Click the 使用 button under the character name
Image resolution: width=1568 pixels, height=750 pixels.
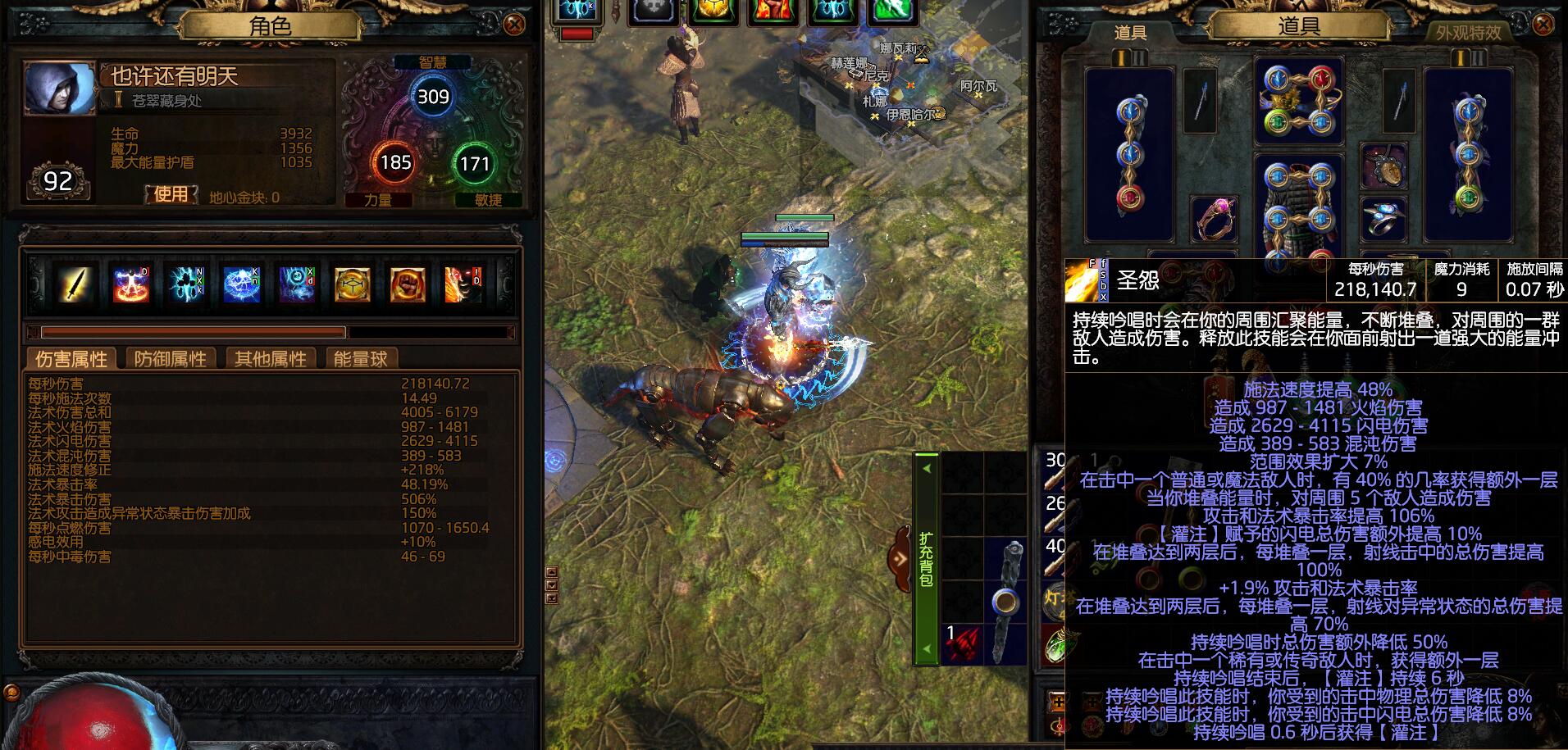coord(171,194)
